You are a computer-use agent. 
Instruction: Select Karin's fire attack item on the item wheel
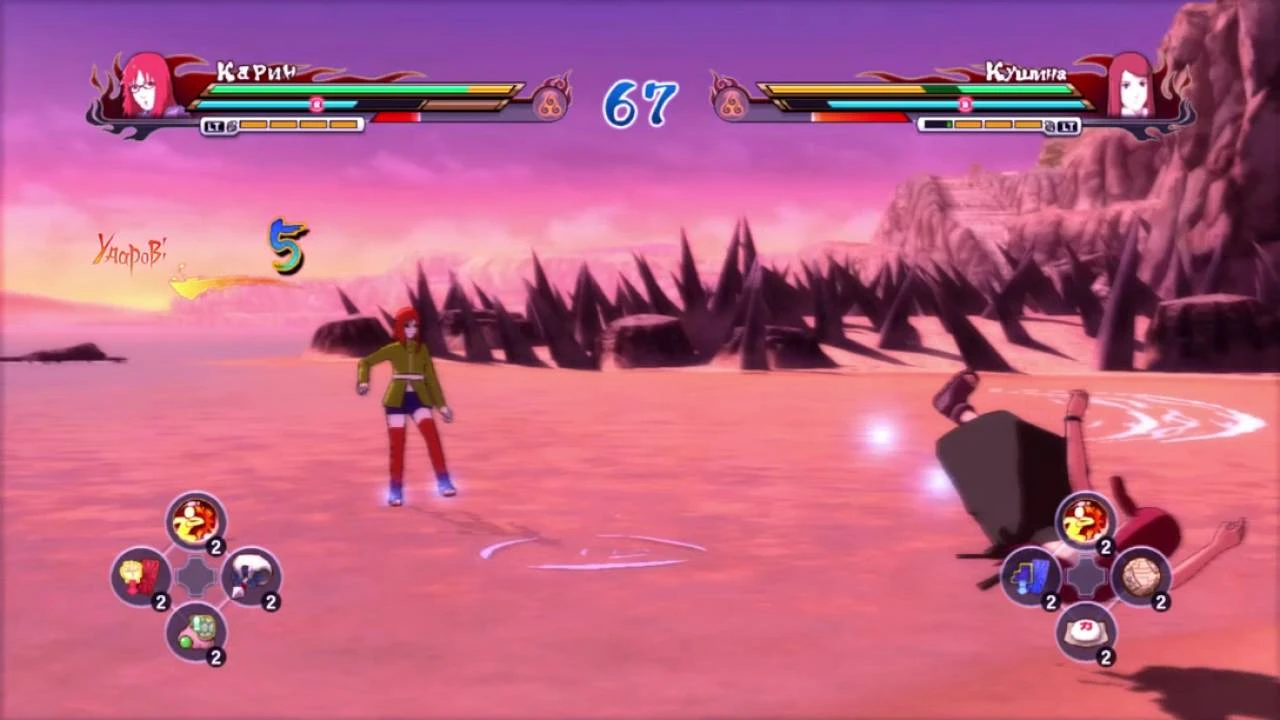(x=195, y=518)
